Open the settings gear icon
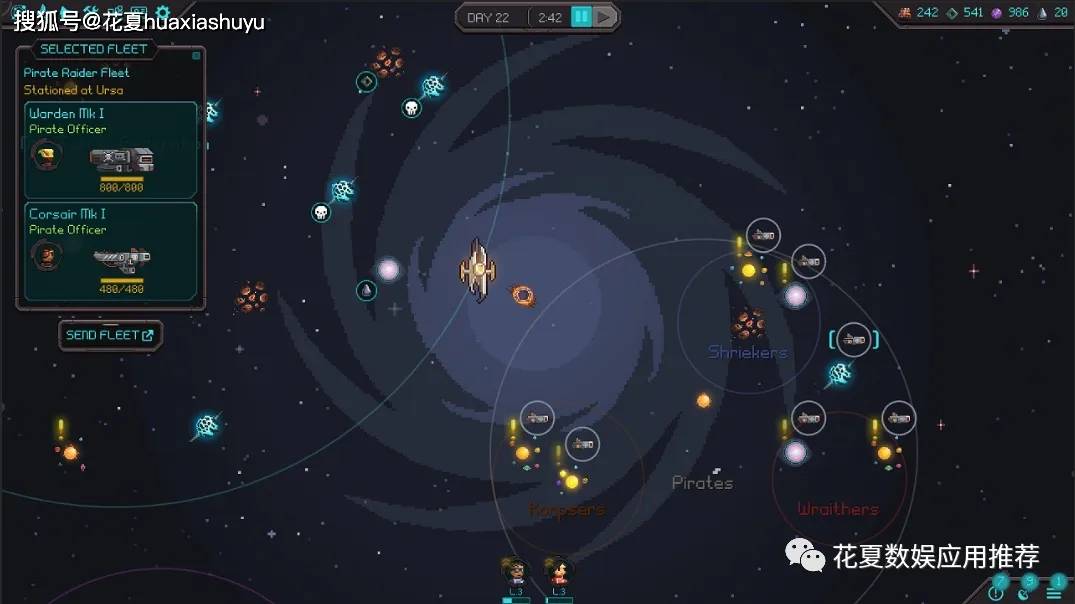1075x604 pixels. click(x=163, y=12)
